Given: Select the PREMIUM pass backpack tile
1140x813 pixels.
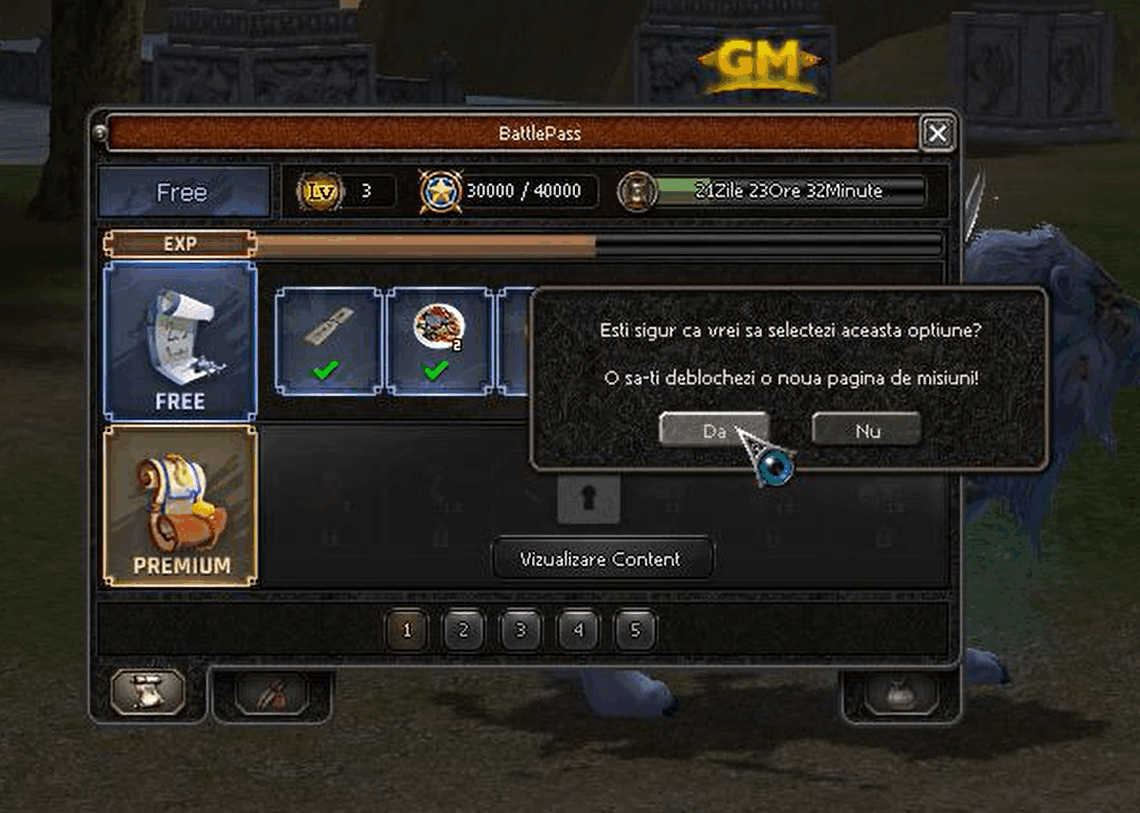Looking at the screenshot, I should pyautogui.click(x=181, y=505).
